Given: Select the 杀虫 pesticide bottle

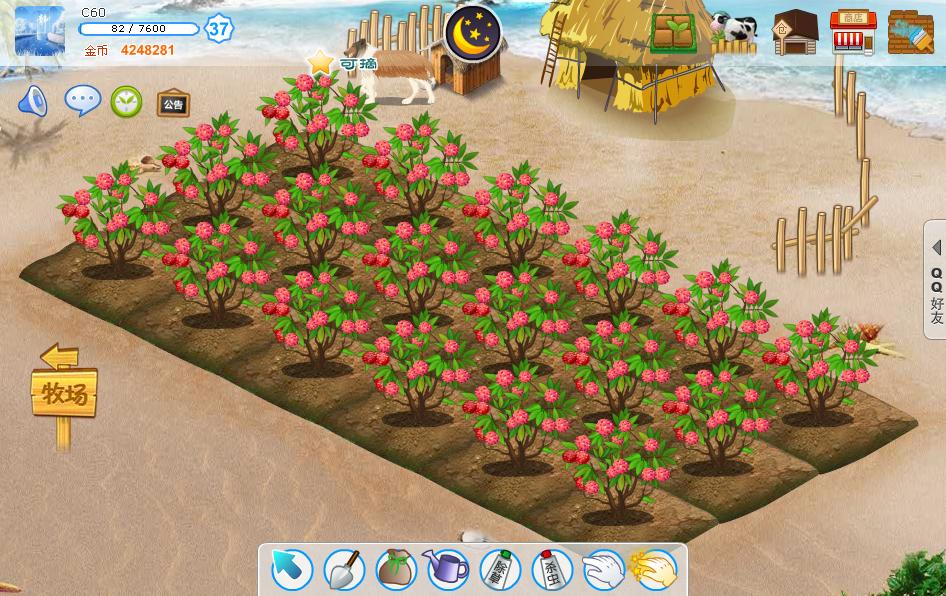Looking at the screenshot, I should point(551,570).
